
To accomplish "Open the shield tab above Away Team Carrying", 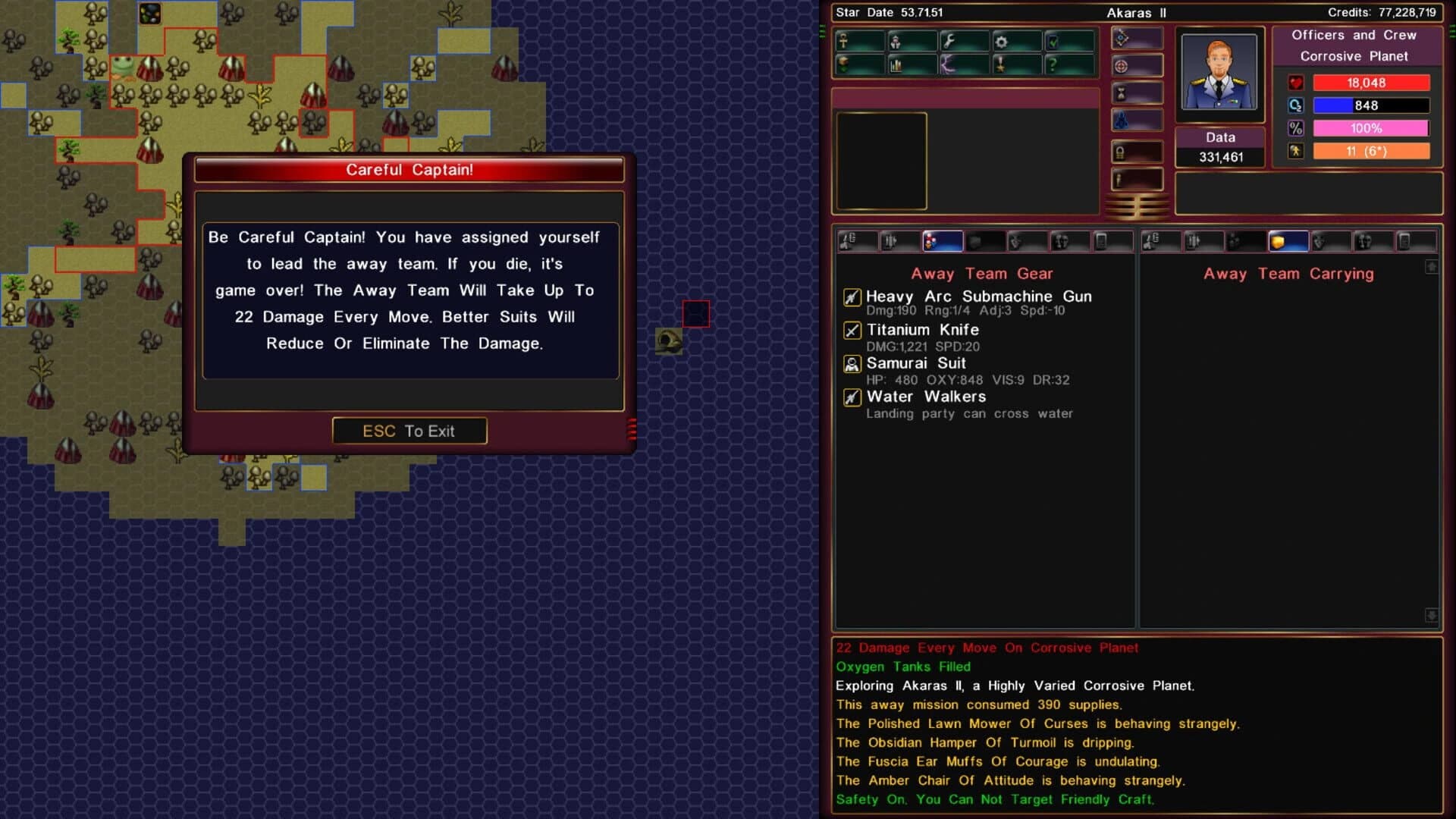I will 1288,241.
